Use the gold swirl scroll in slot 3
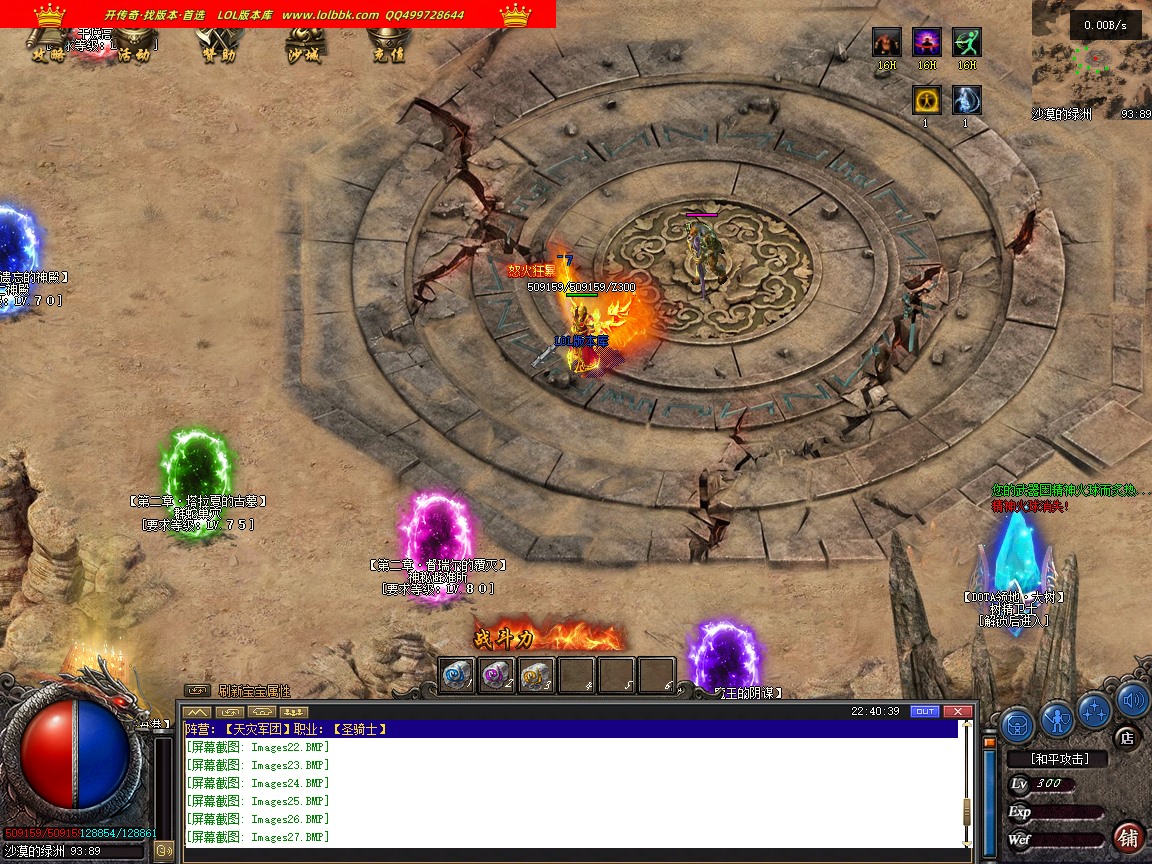This screenshot has height=864, width=1152. tap(537, 675)
